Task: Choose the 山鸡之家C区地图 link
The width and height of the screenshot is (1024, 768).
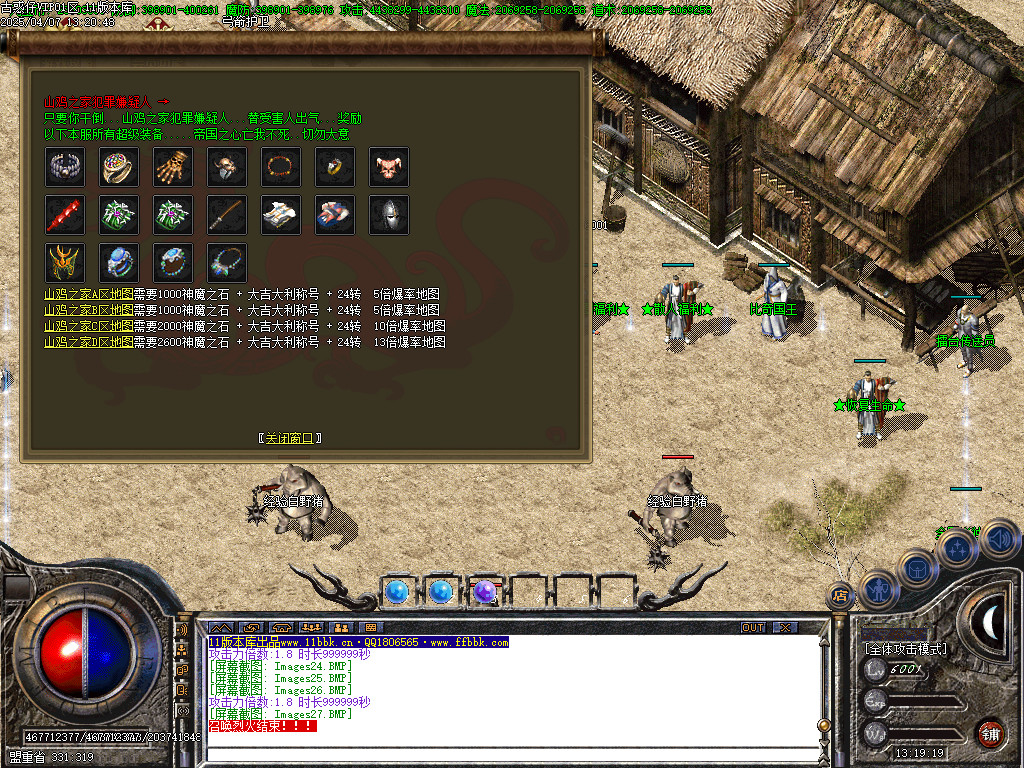Action: point(88,326)
